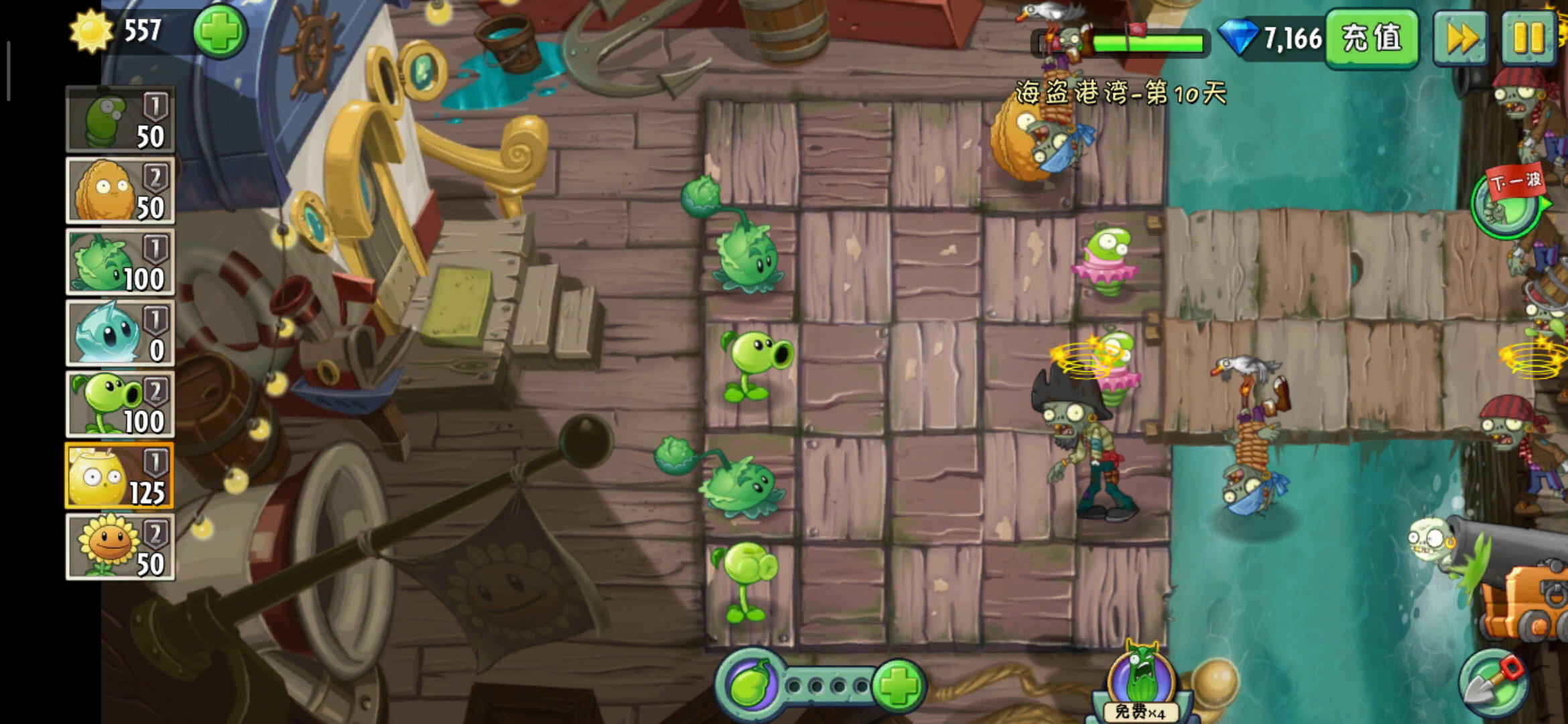Open the 充值 recharge shop

1371,38
